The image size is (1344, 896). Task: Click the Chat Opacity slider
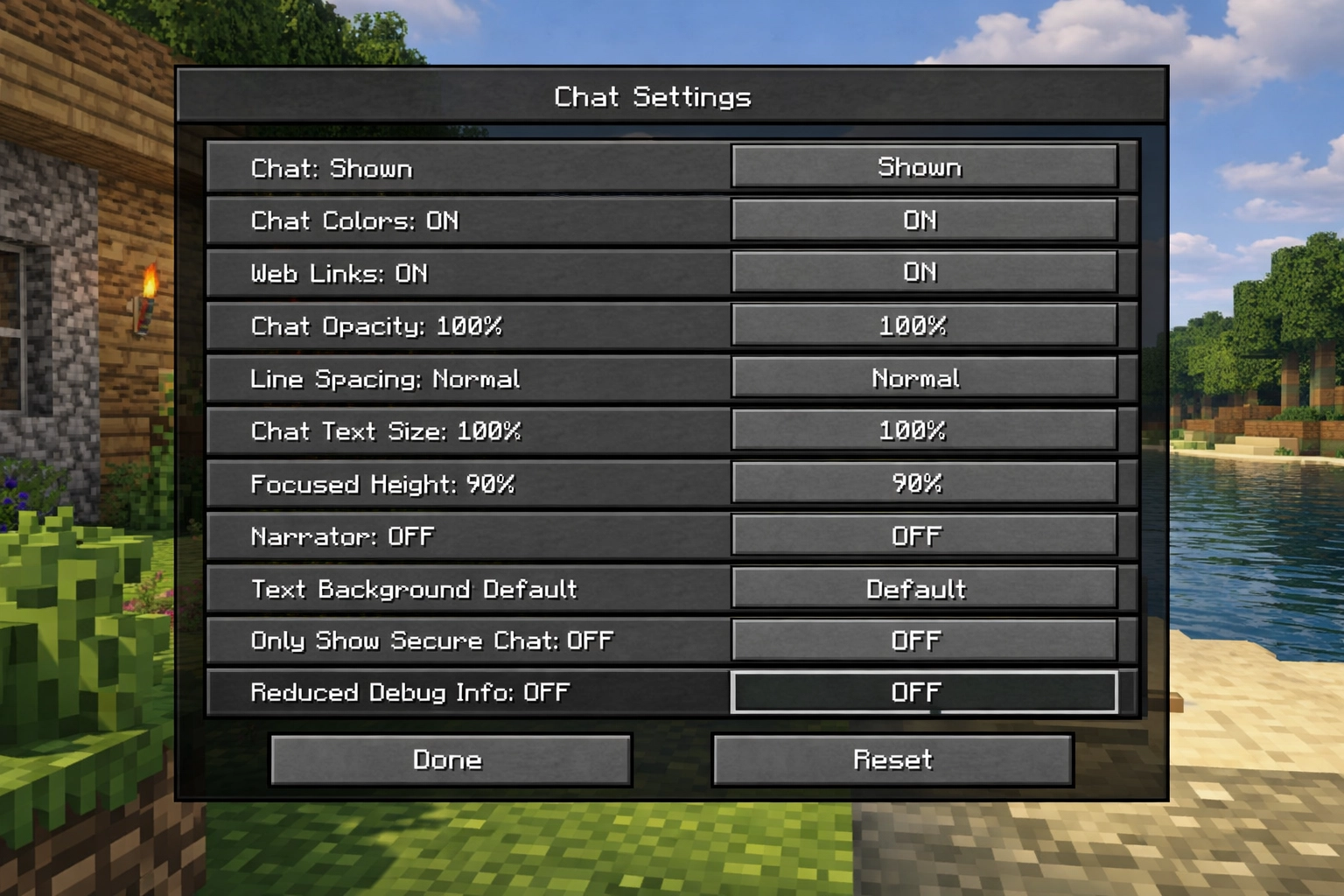tap(923, 325)
